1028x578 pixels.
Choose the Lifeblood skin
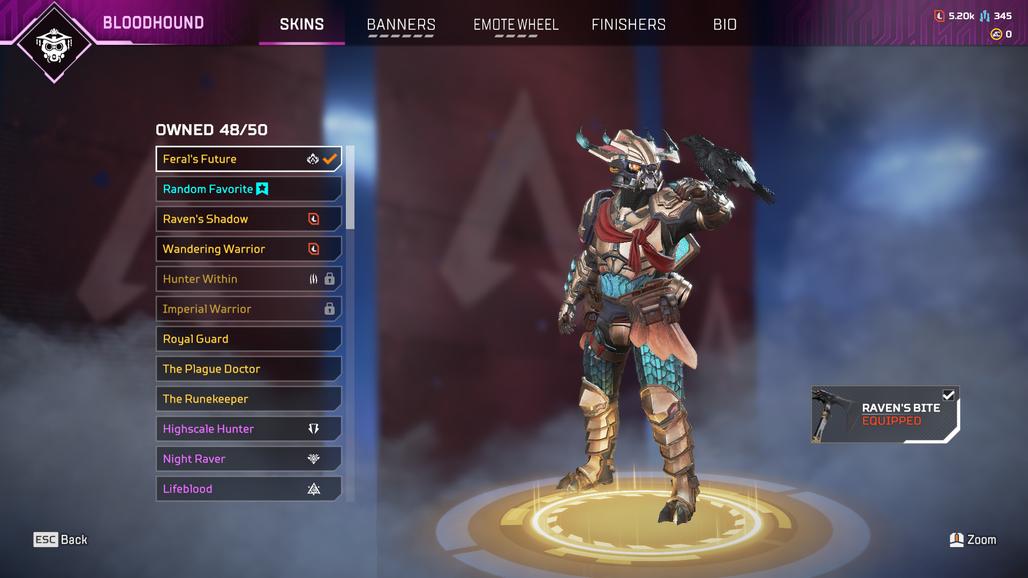click(x=249, y=489)
